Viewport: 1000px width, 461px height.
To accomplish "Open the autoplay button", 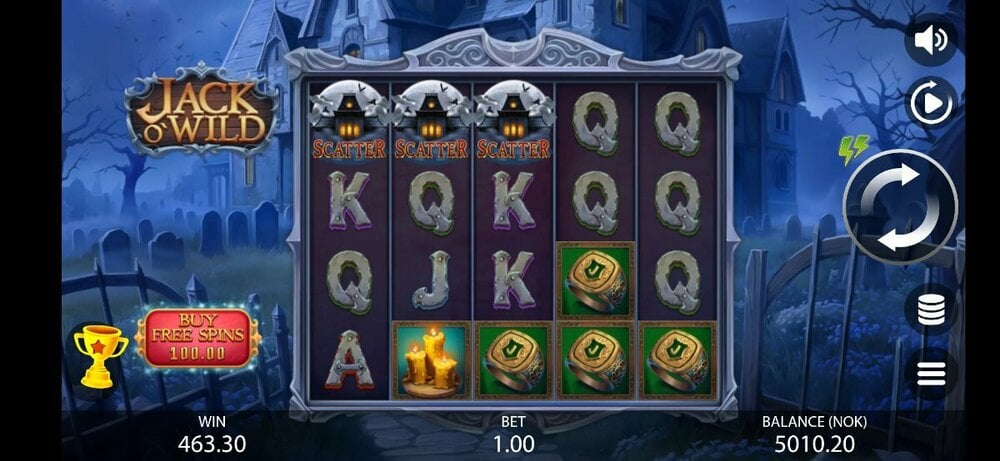I will [931, 102].
